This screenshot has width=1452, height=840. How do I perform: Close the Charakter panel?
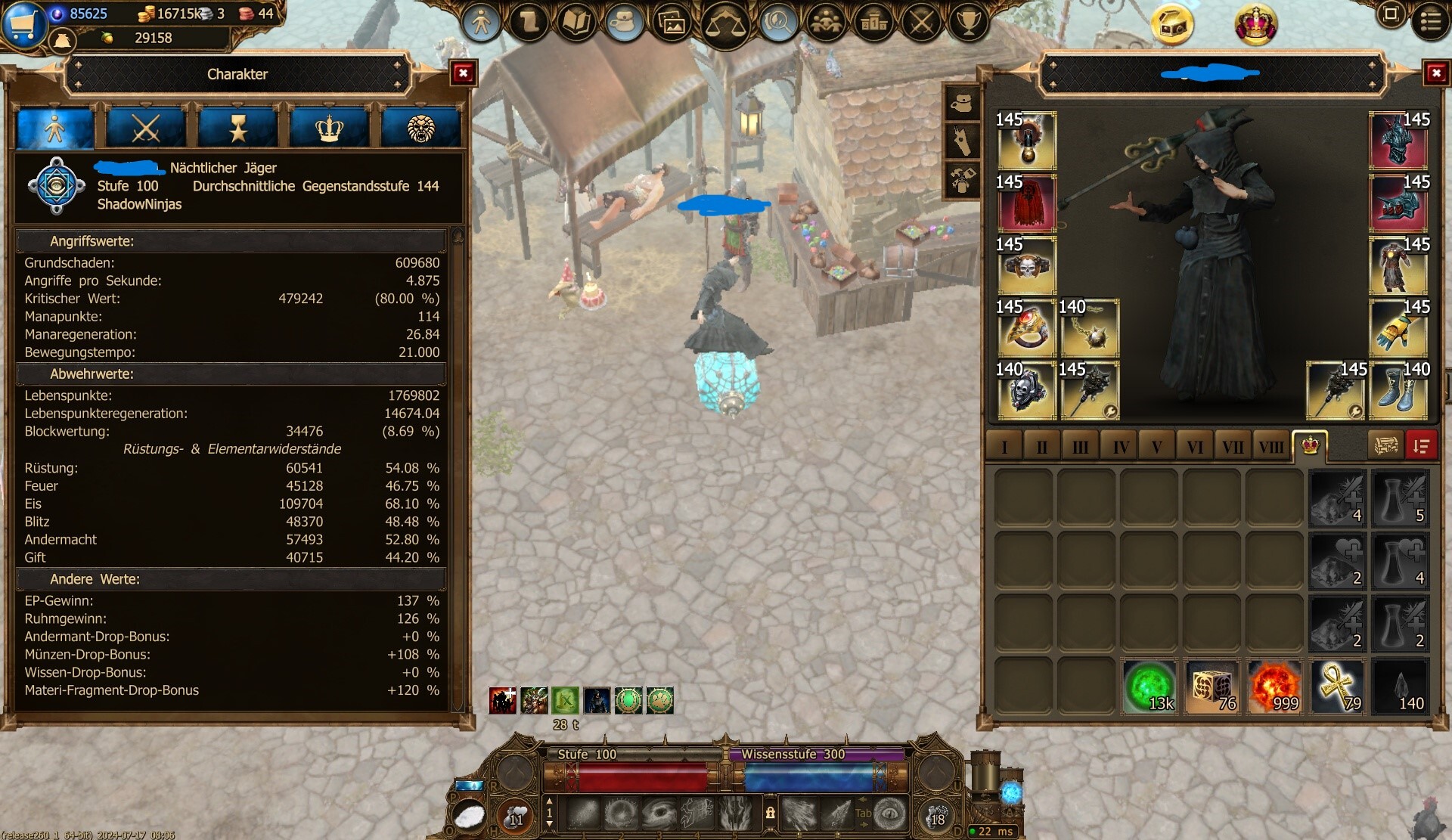coord(463,73)
